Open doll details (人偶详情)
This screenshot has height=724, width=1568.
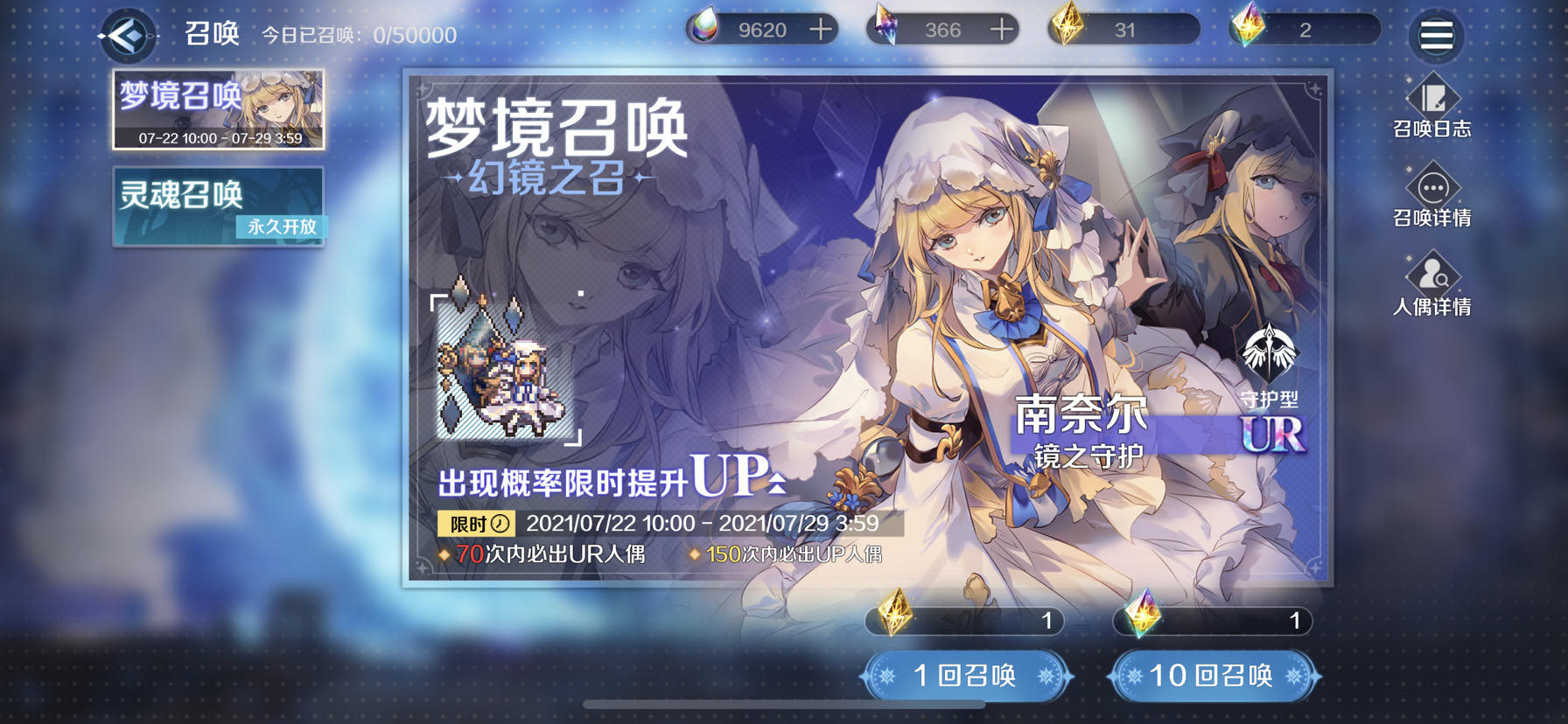1433,285
